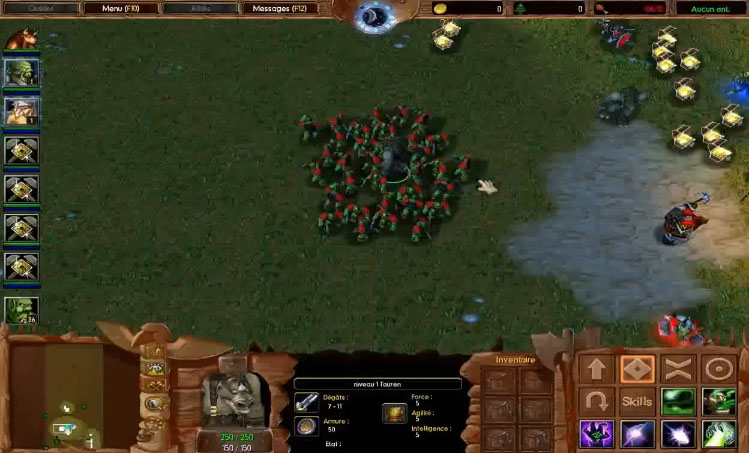Use the green beam ability icon
This screenshot has height=453, width=749.
coord(717,434)
